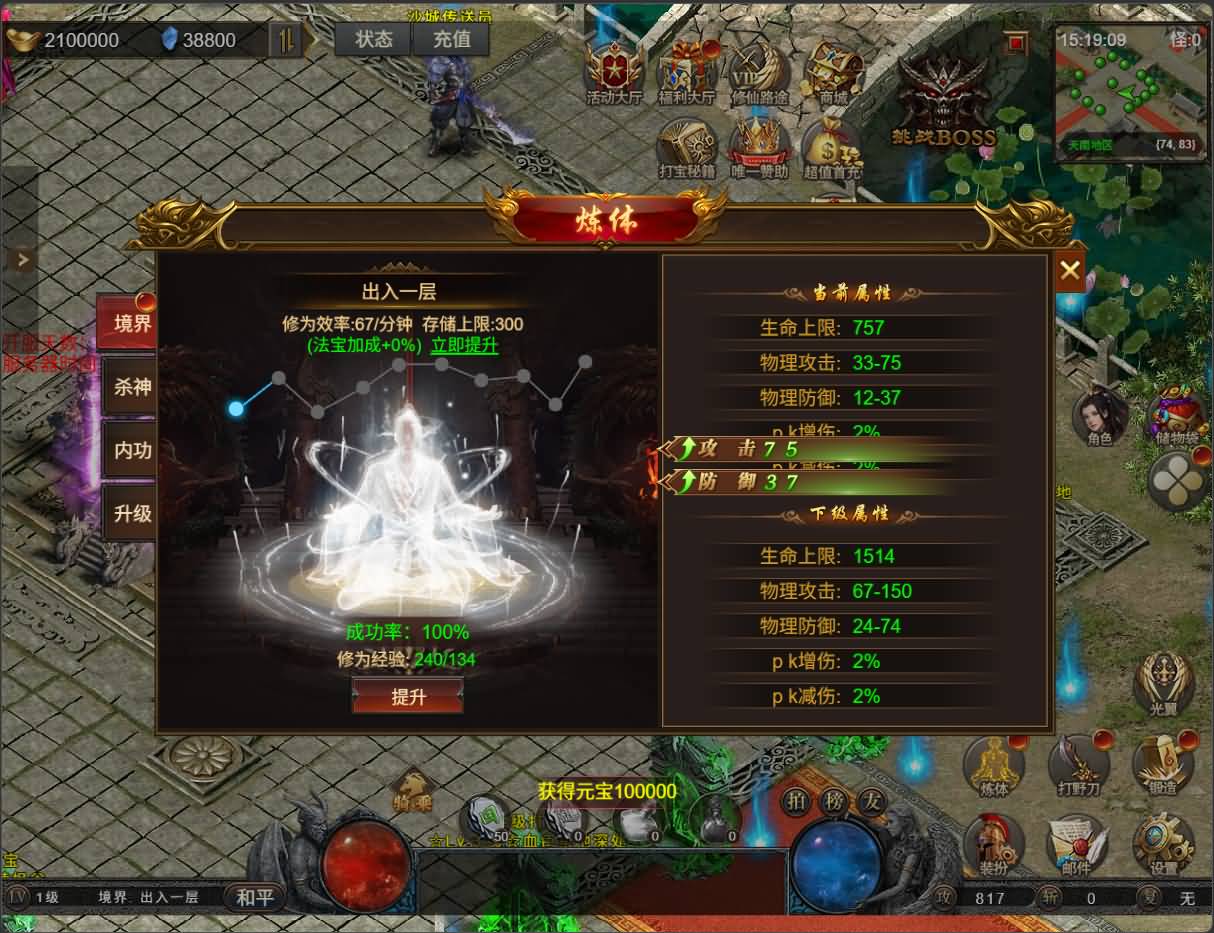Close the 炼体 panel
Screen dimensions: 1214x933
(x=1069, y=269)
